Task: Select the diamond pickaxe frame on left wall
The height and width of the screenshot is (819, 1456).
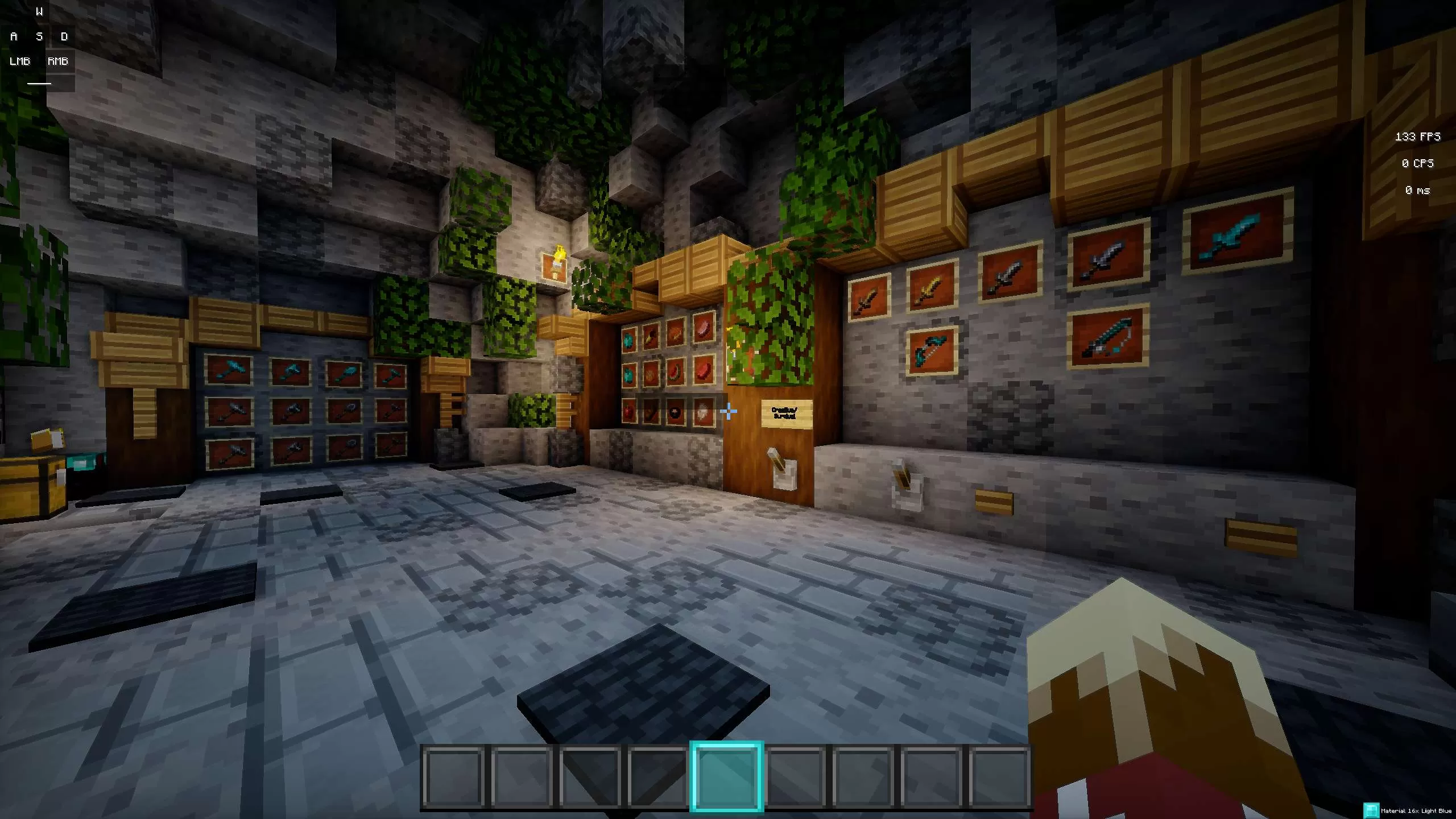Action: pos(230,370)
